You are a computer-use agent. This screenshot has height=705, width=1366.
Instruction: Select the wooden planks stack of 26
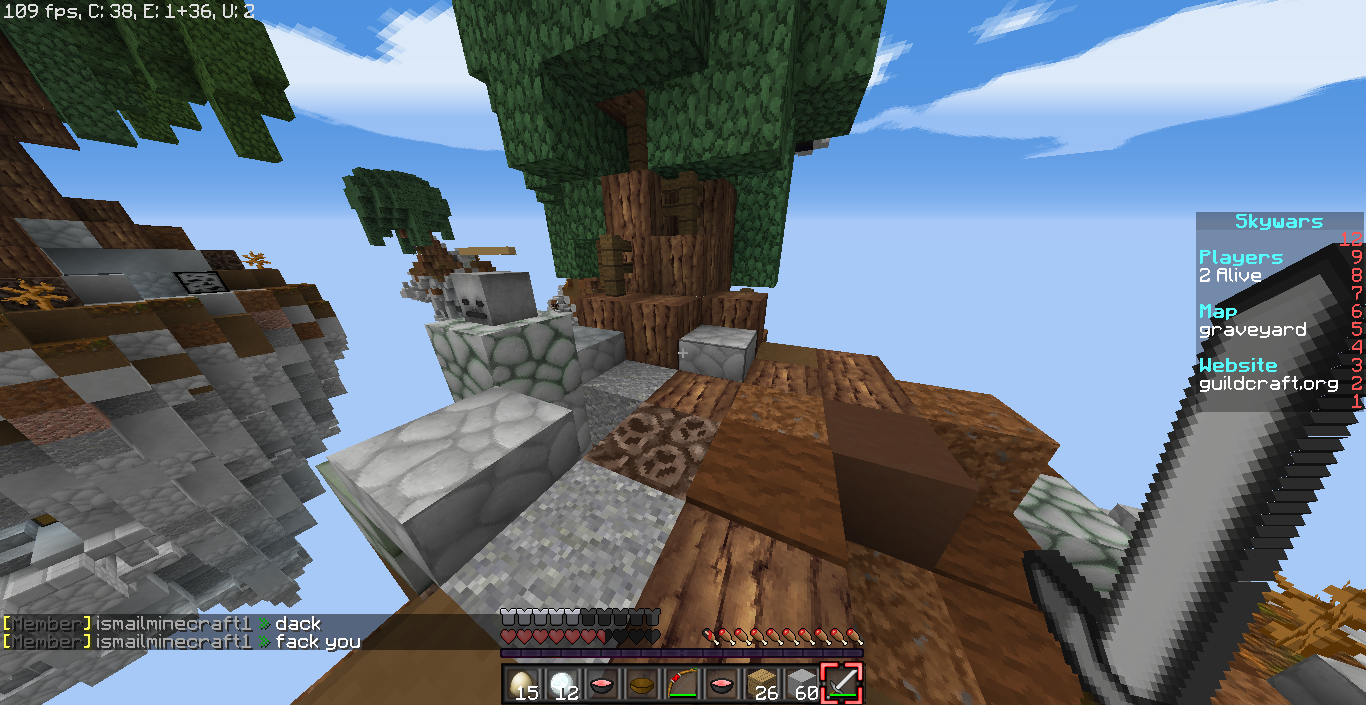(x=762, y=684)
